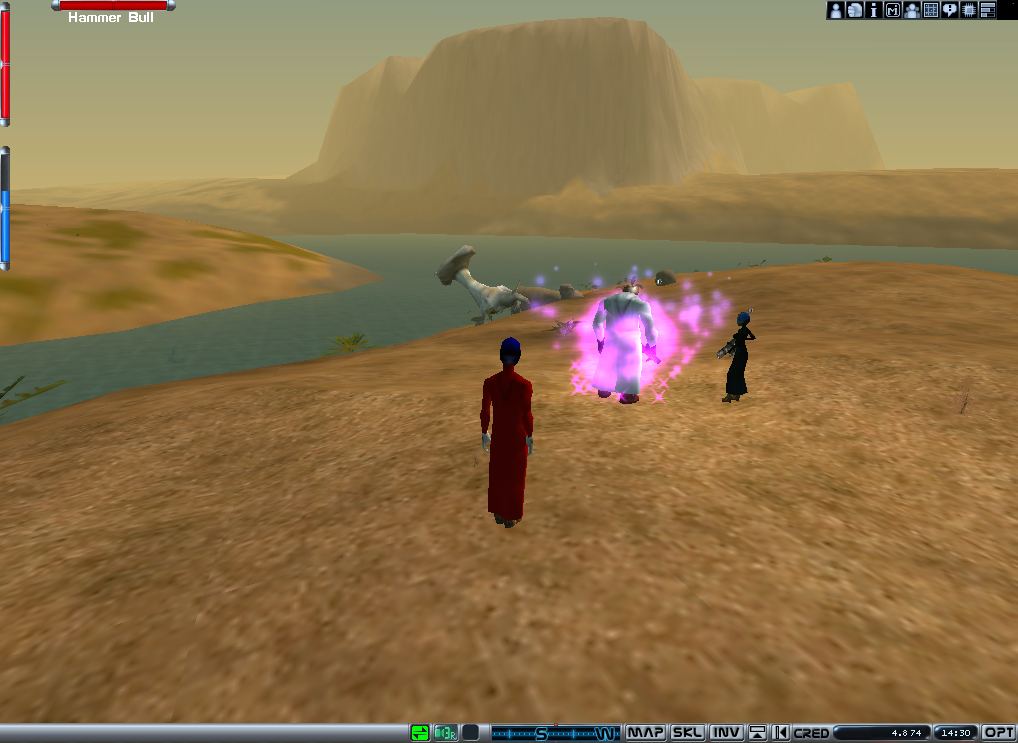Screen dimensions: 1018x743
Task: Open the INV inventory window
Action: 726,733
